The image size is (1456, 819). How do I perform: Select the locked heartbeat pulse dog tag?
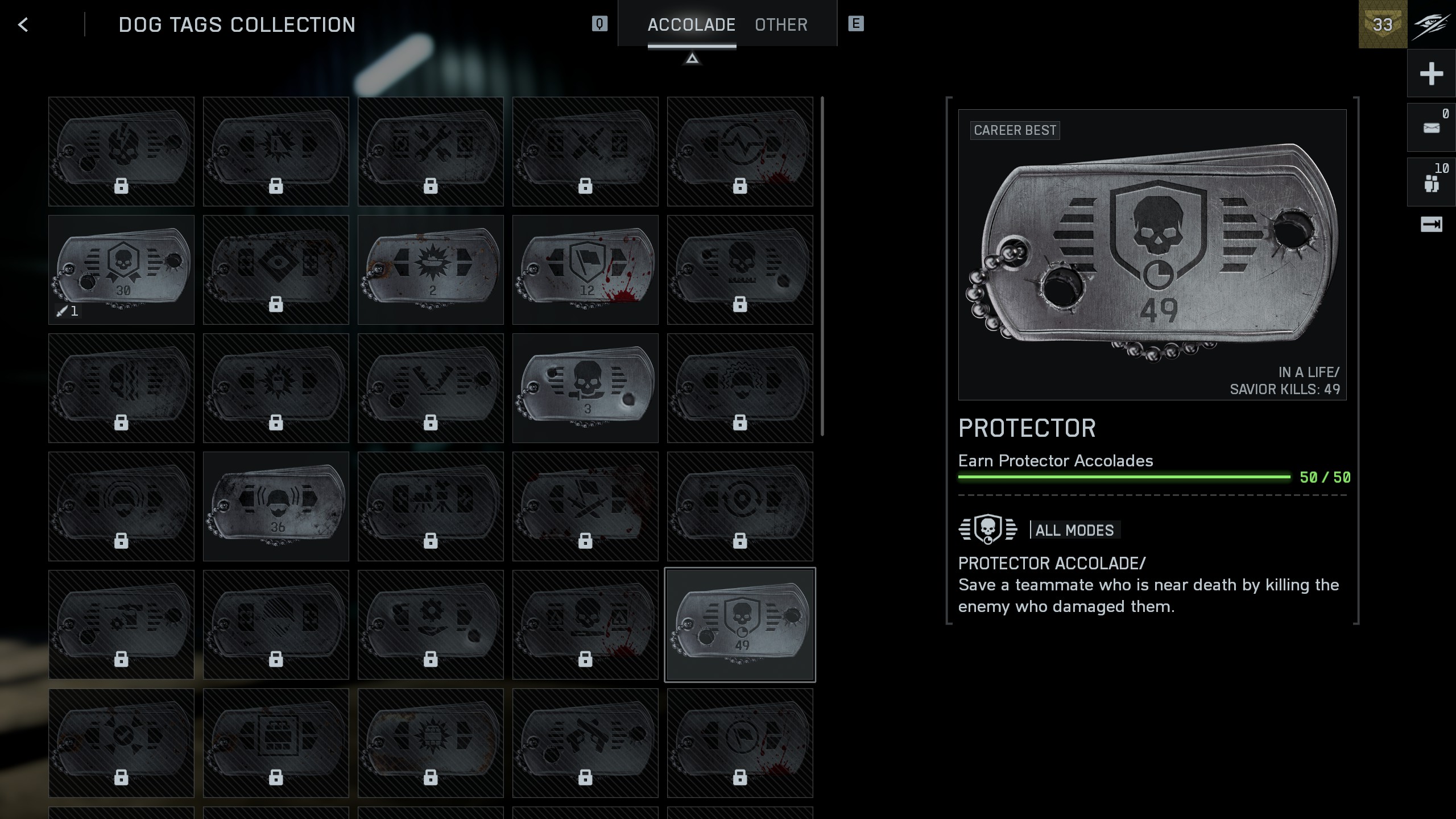pyautogui.click(x=740, y=151)
